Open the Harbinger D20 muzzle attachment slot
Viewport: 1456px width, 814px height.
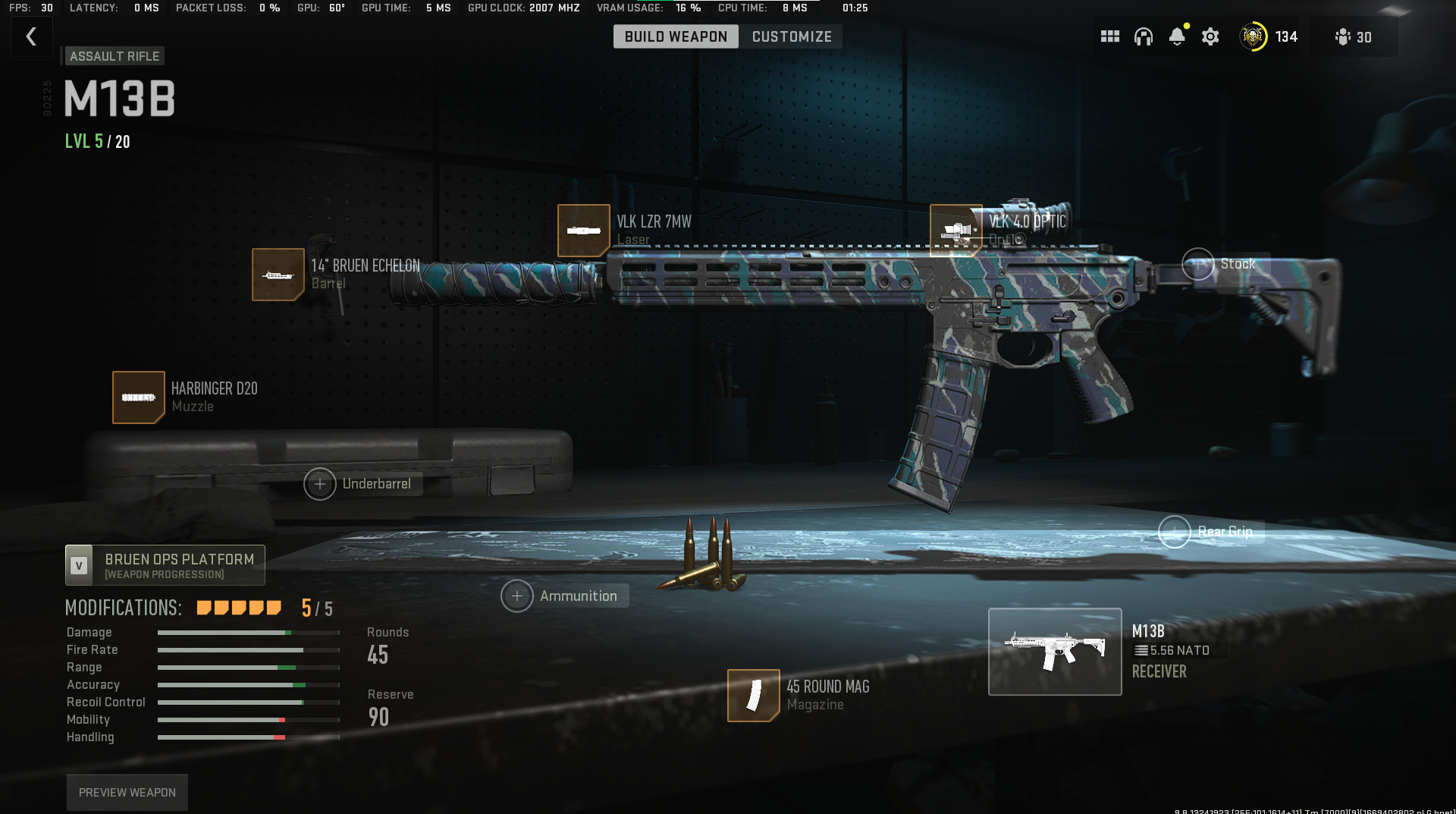(x=139, y=398)
